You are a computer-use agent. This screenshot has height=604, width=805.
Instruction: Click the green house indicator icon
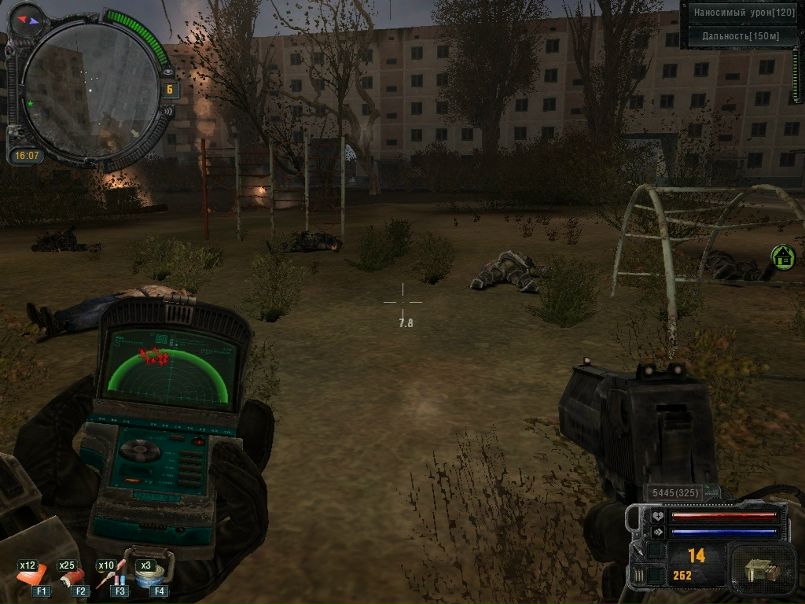point(782,258)
